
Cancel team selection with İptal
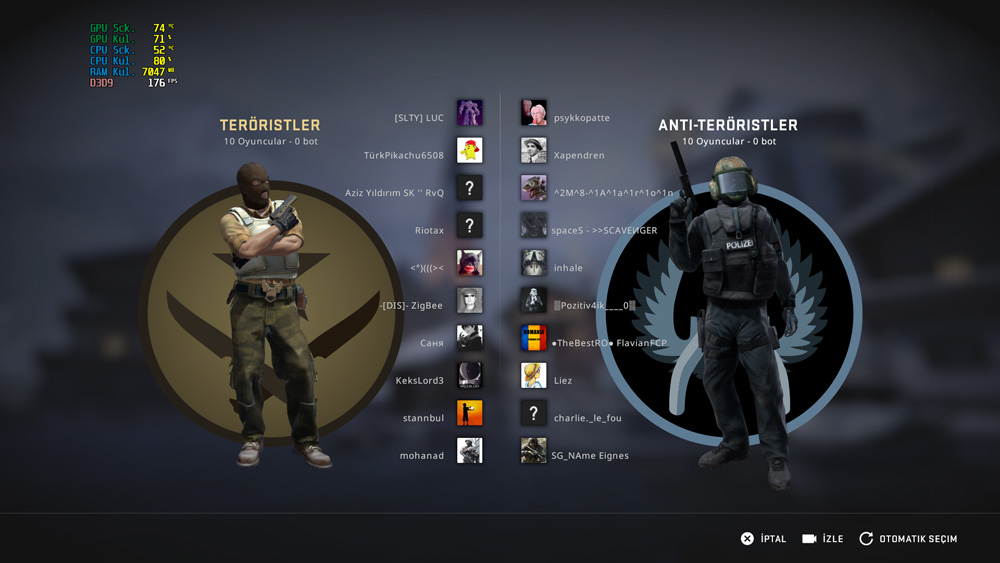tap(763, 539)
